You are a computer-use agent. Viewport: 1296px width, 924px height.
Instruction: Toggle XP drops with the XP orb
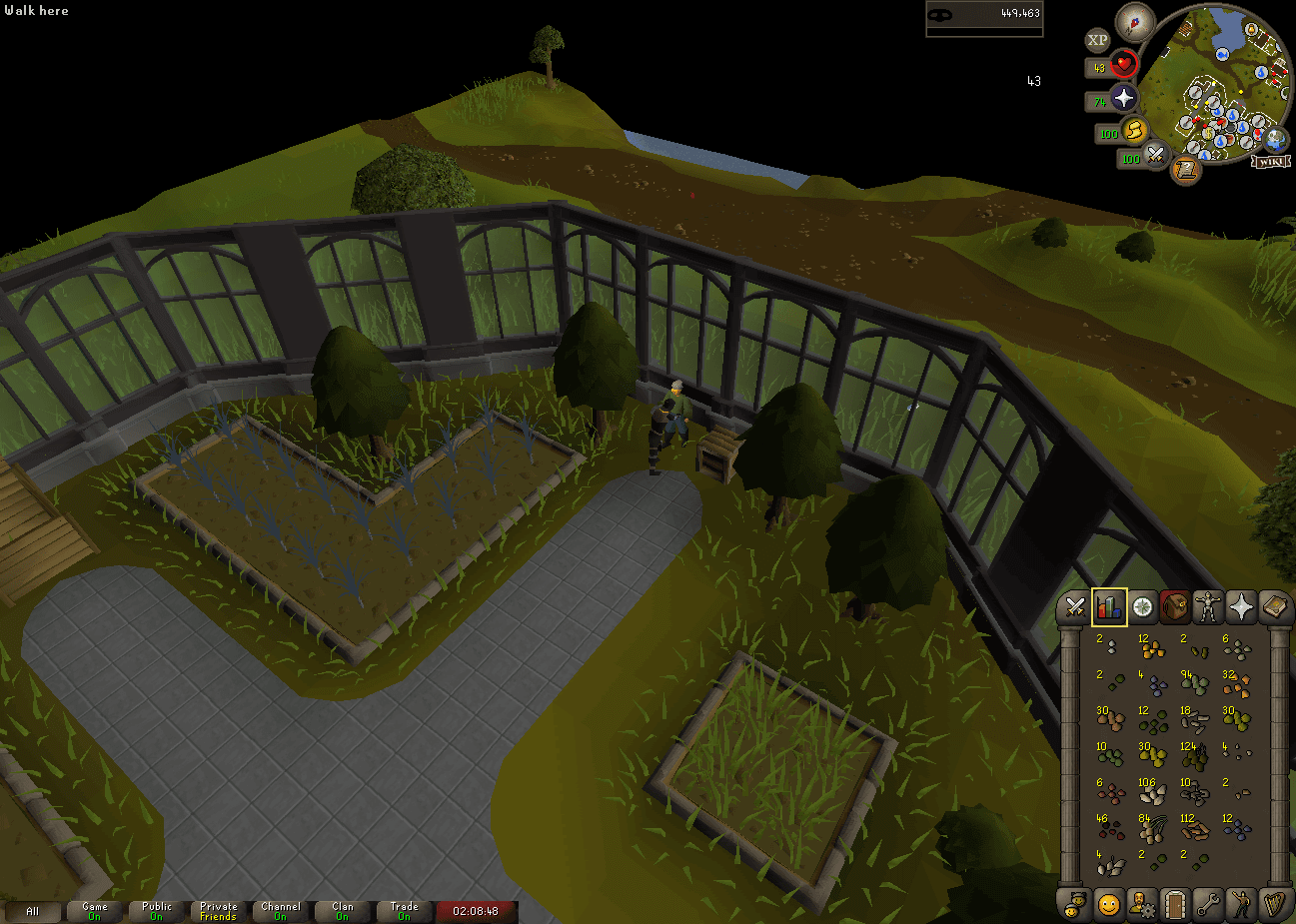tap(1097, 40)
